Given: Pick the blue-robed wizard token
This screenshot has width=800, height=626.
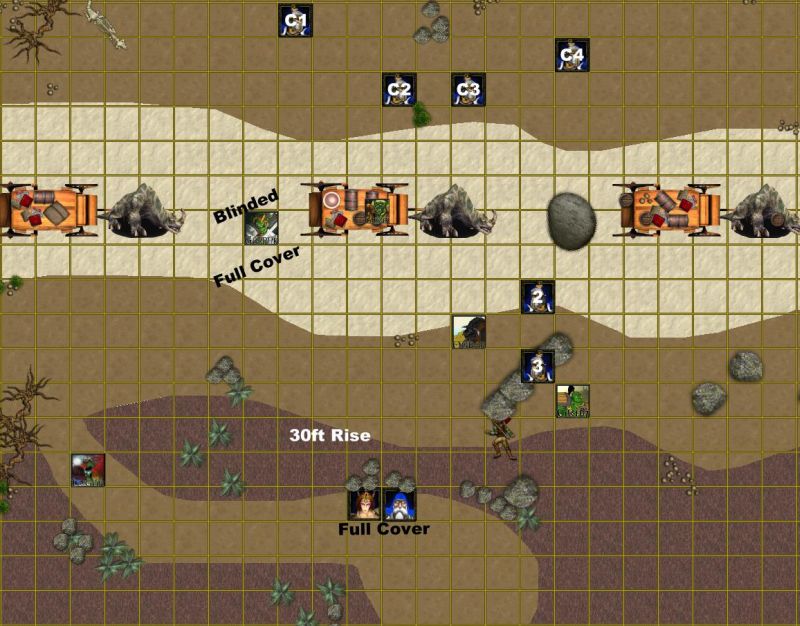Looking at the screenshot, I should (x=400, y=505).
